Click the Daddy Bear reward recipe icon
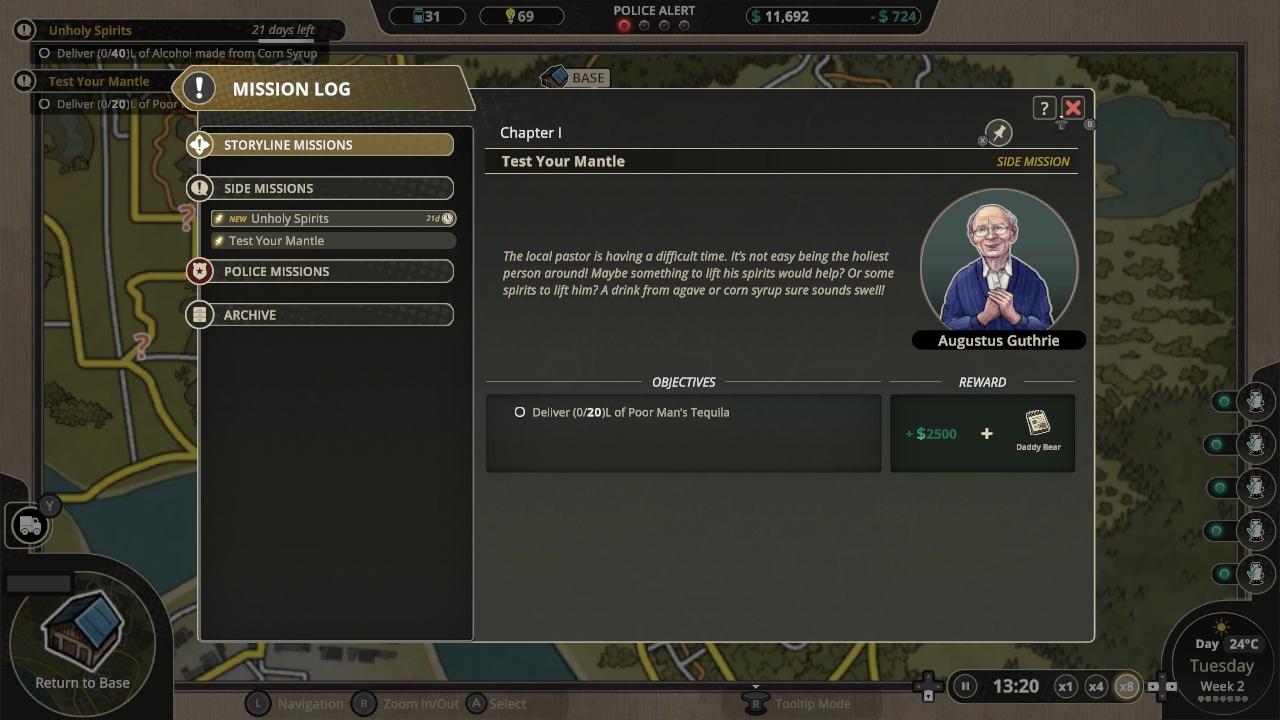 point(1038,424)
